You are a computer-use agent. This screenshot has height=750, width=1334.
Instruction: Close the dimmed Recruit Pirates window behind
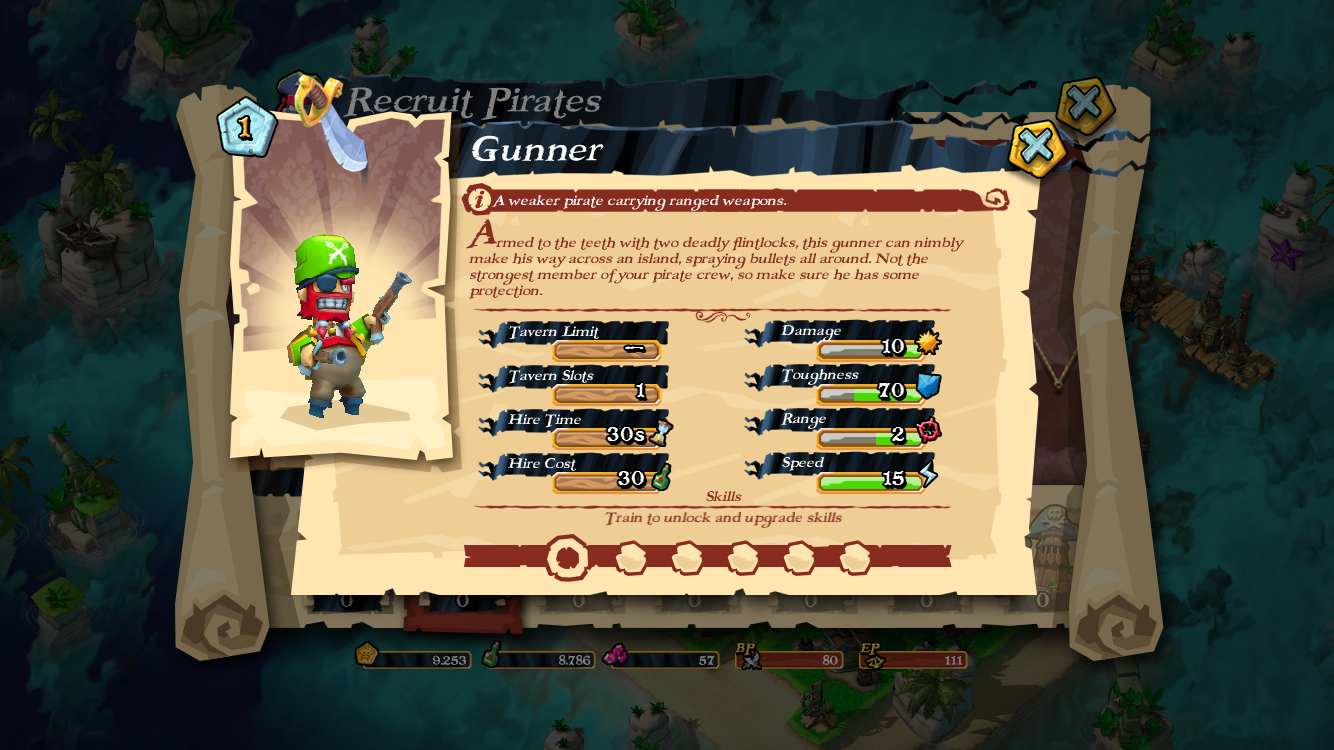coord(1084,103)
